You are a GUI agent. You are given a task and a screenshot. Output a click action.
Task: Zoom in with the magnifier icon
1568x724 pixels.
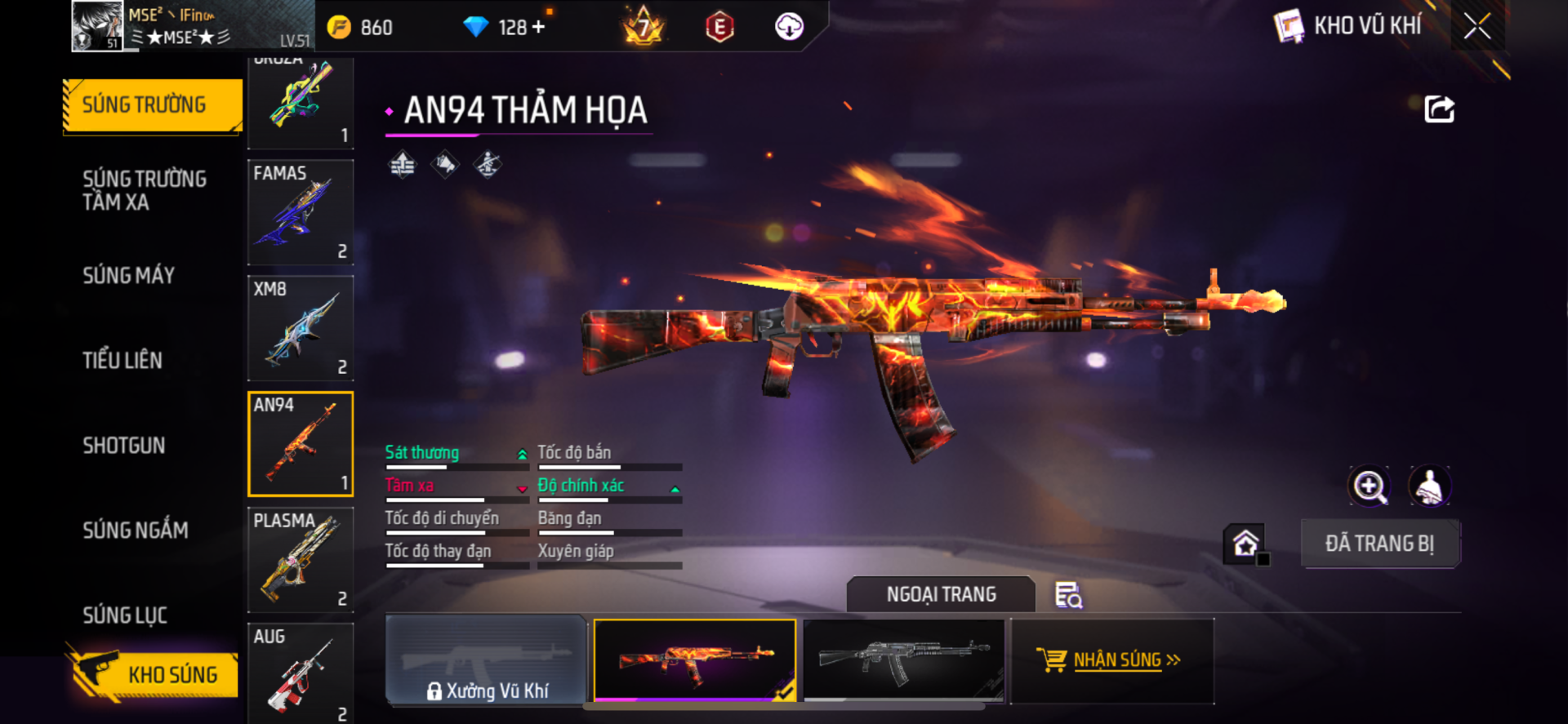(1370, 486)
